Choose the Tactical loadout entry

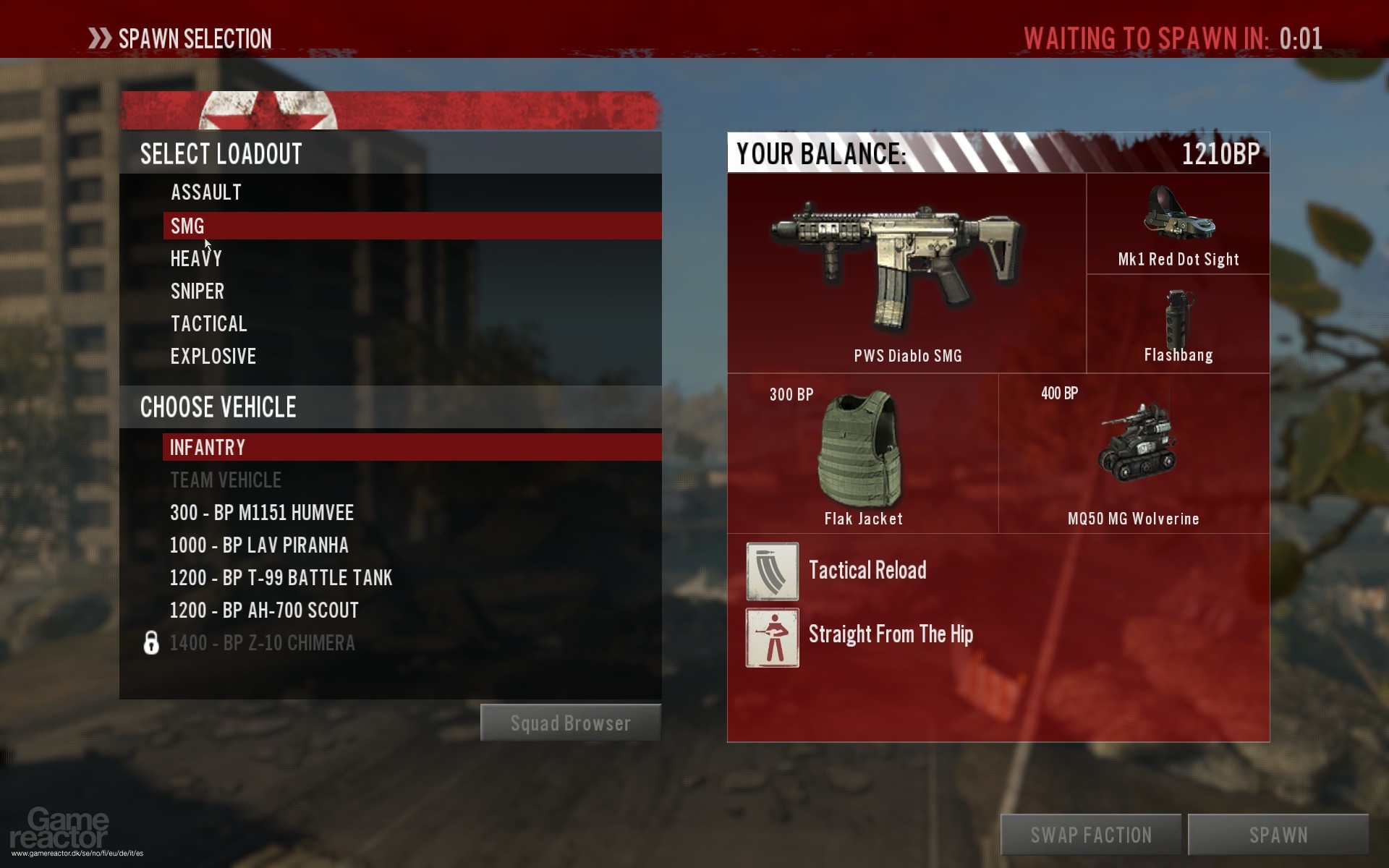click(x=208, y=323)
